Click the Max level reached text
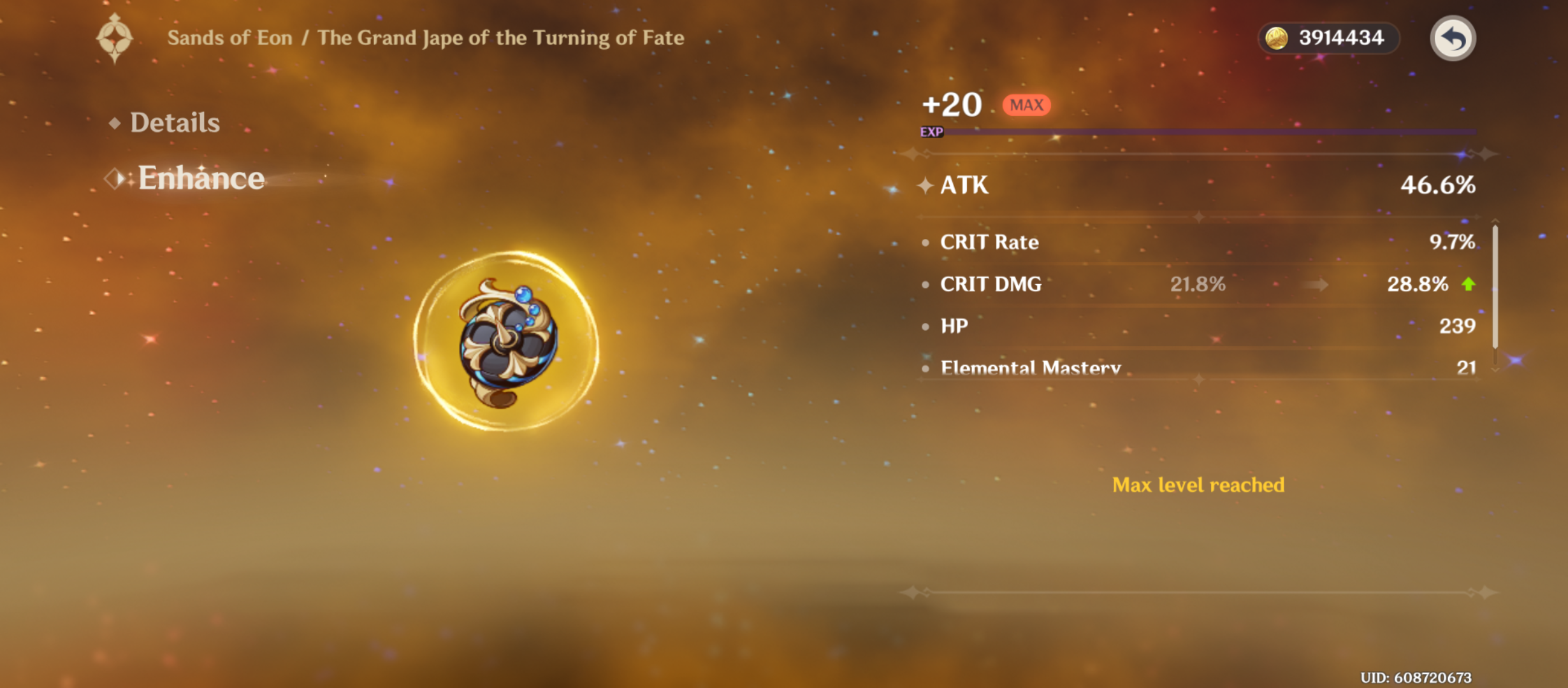The height and width of the screenshot is (688, 1568). click(x=1198, y=485)
